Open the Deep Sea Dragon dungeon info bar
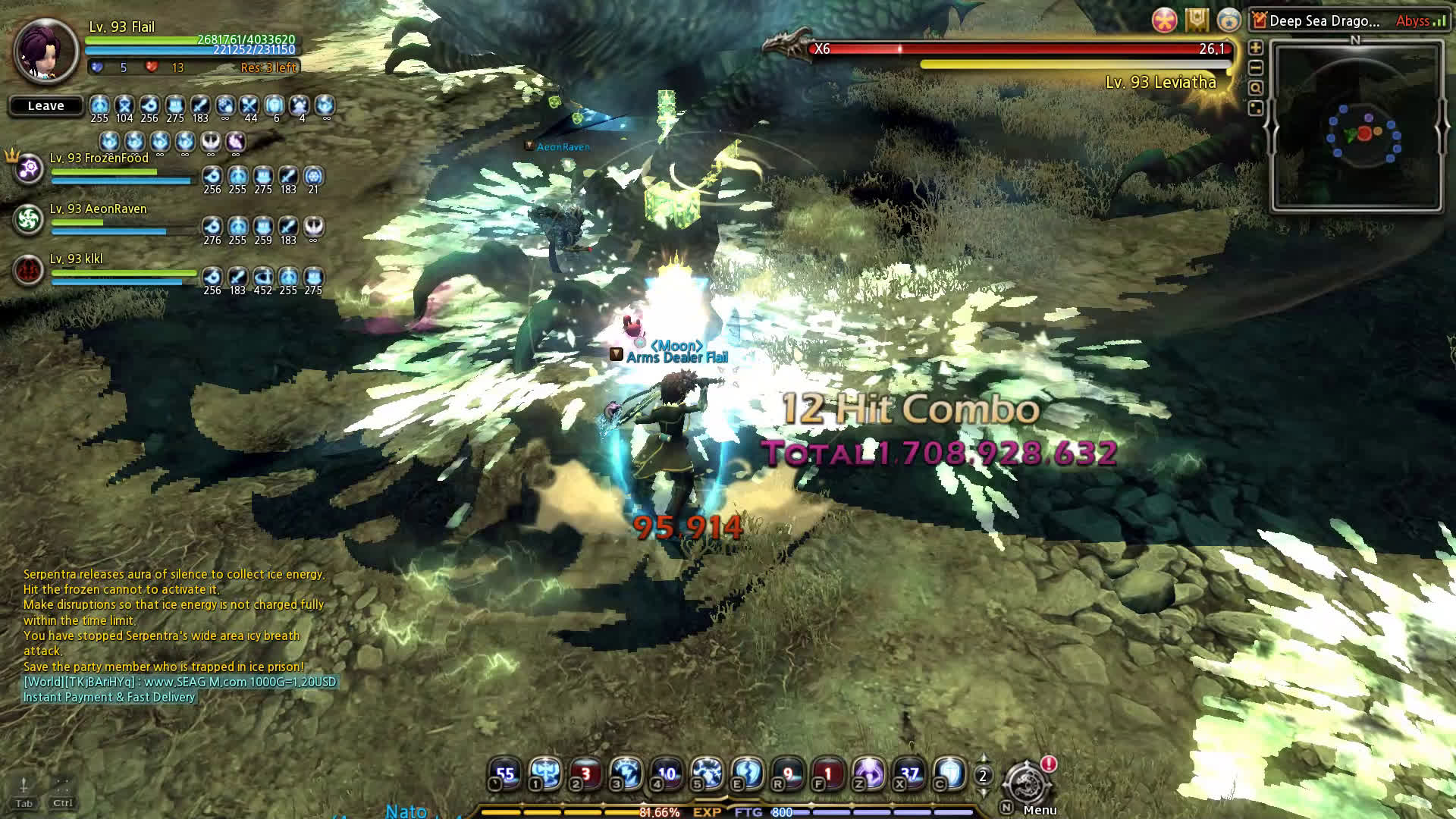Screen dimensions: 1456x819 (x=1324, y=21)
